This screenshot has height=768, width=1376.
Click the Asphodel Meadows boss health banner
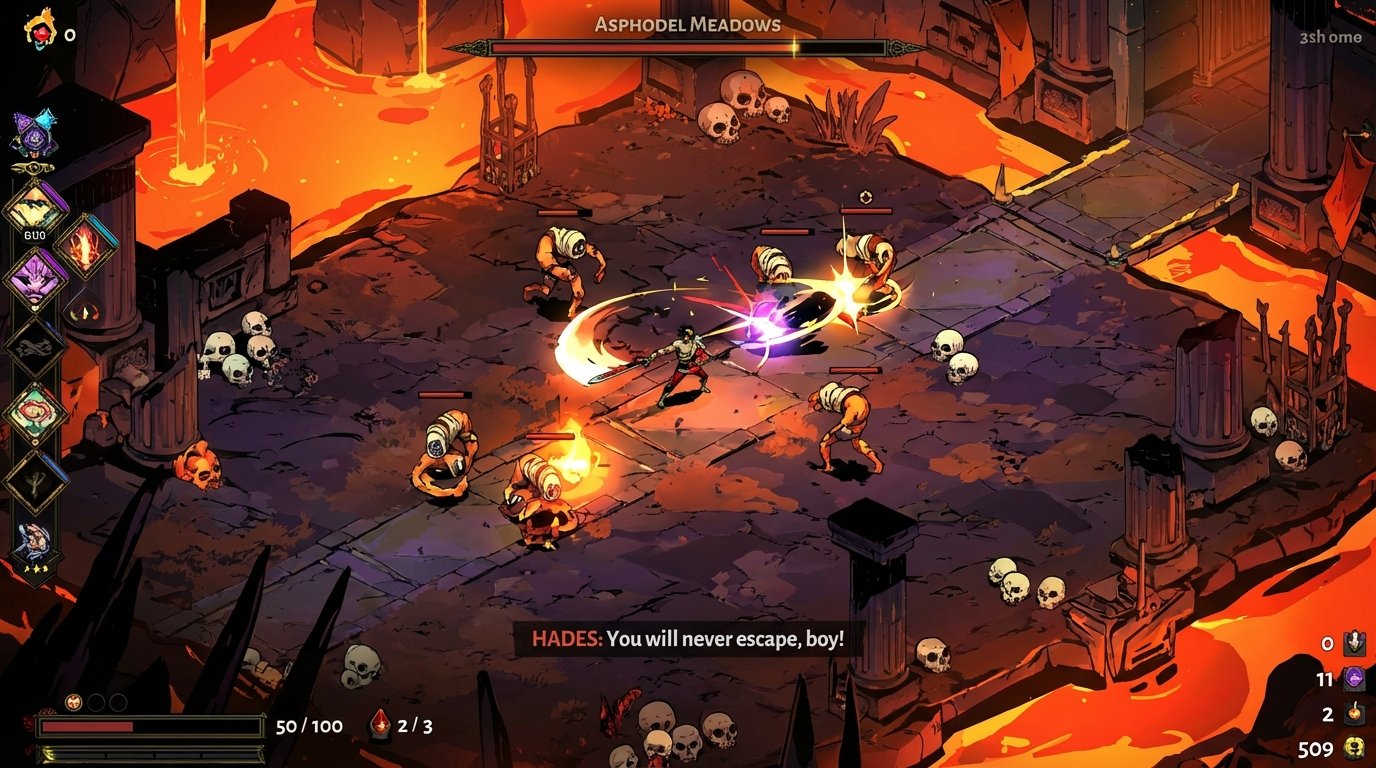[688, 44]
